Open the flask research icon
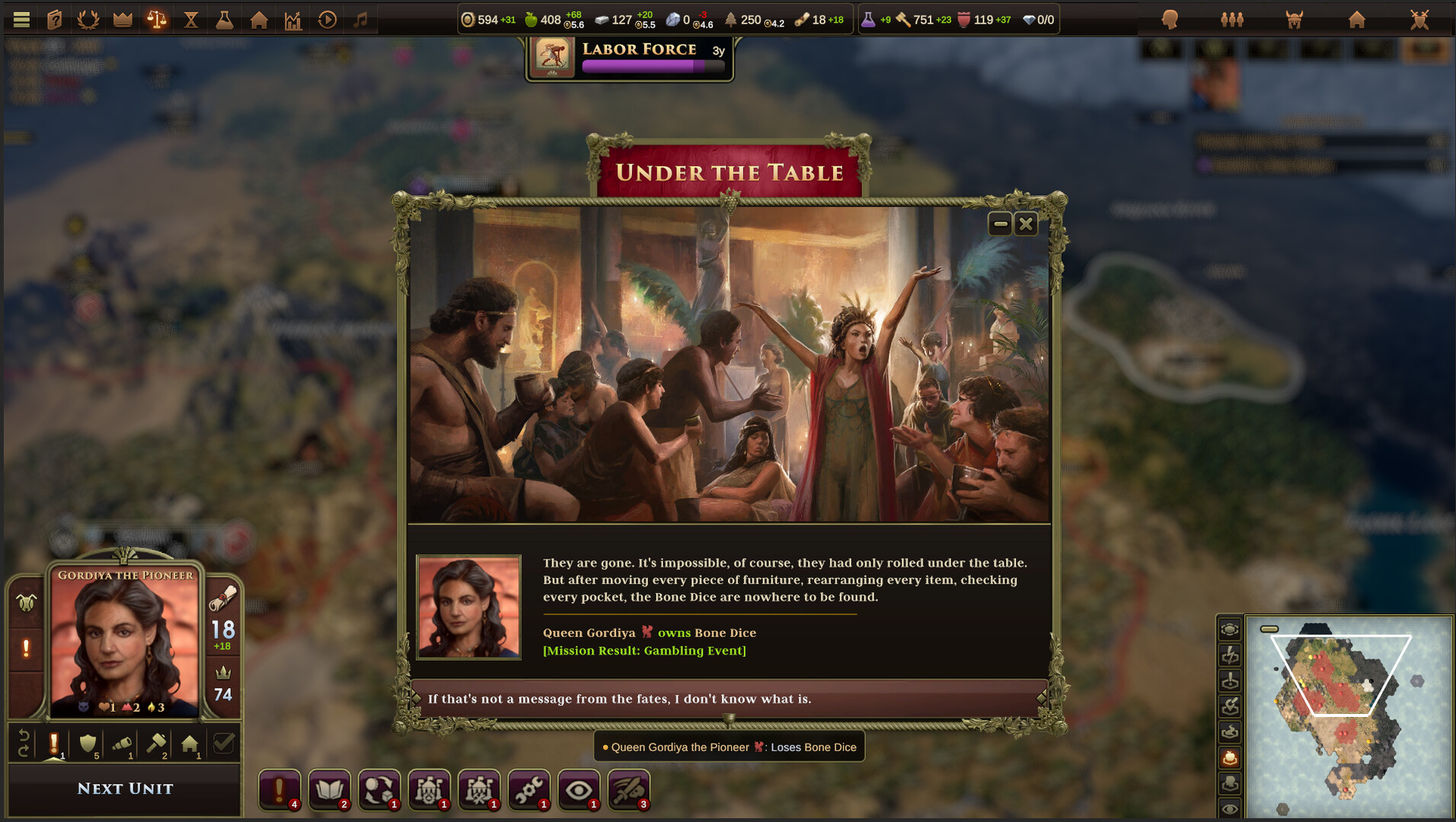Viewport: 1456px width, 822px height. tap(225, 19)
